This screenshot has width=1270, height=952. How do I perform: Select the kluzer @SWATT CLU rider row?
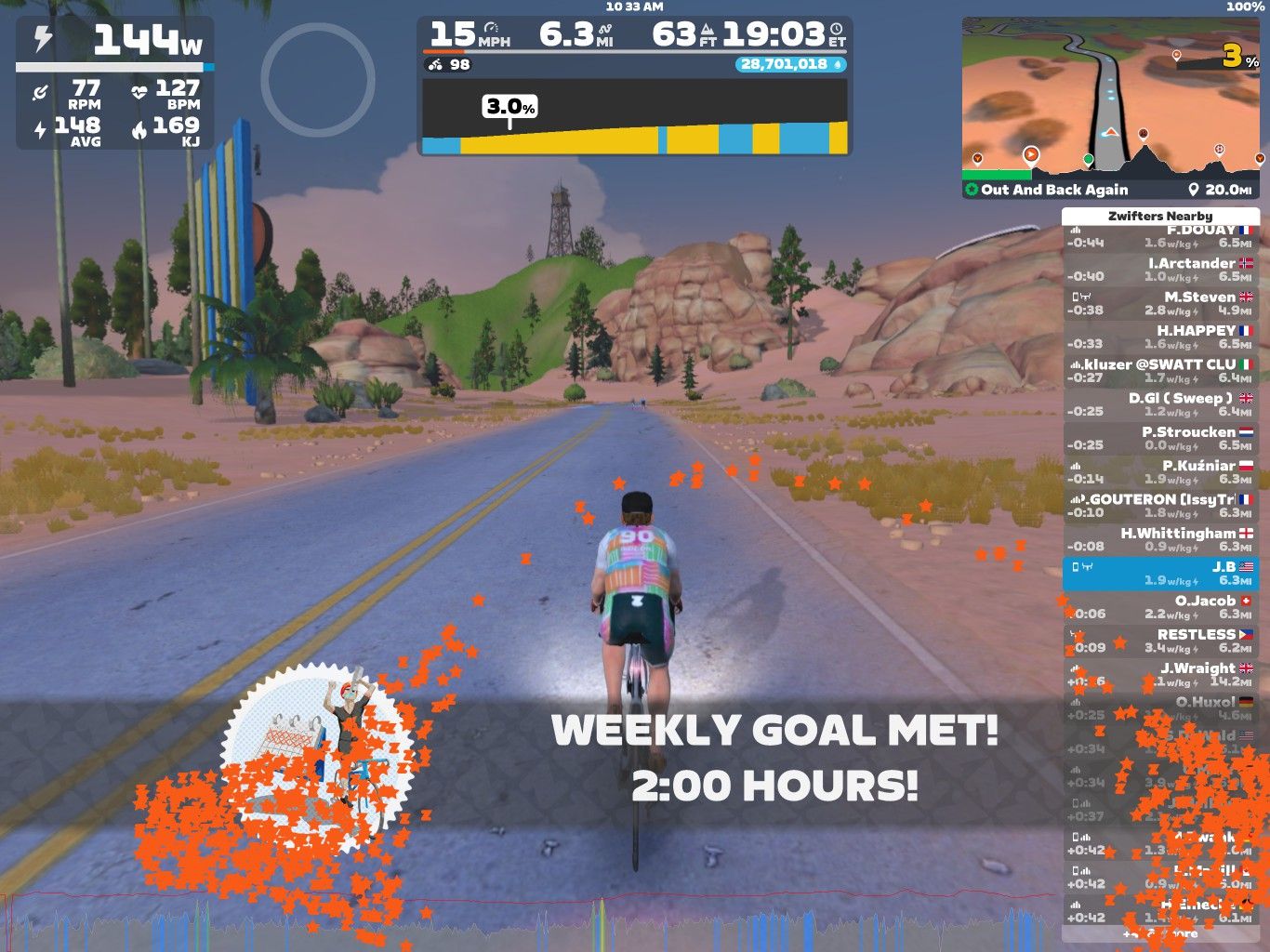pos(1160,371)
